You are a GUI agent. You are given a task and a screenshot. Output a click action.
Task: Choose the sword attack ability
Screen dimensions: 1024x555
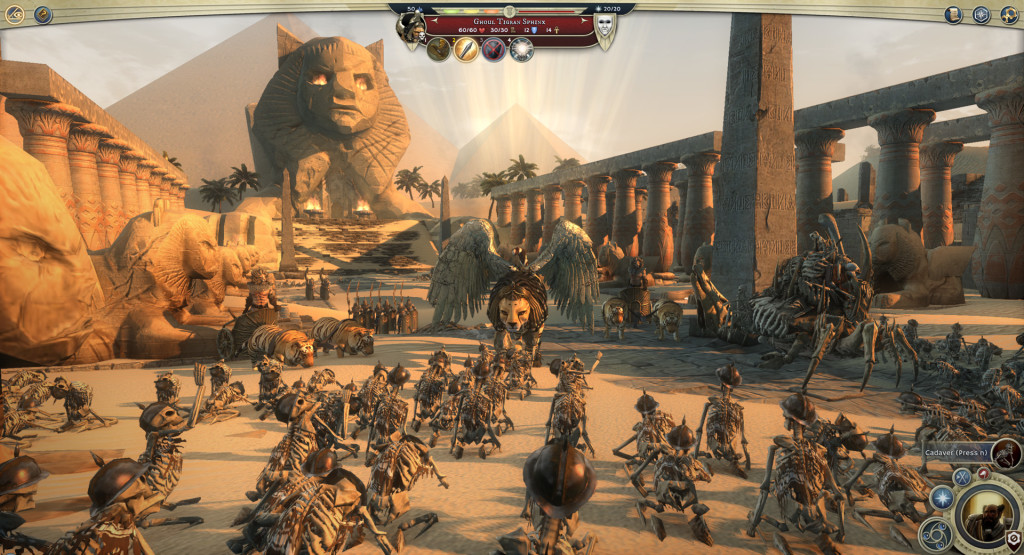(x=466, y=49)
